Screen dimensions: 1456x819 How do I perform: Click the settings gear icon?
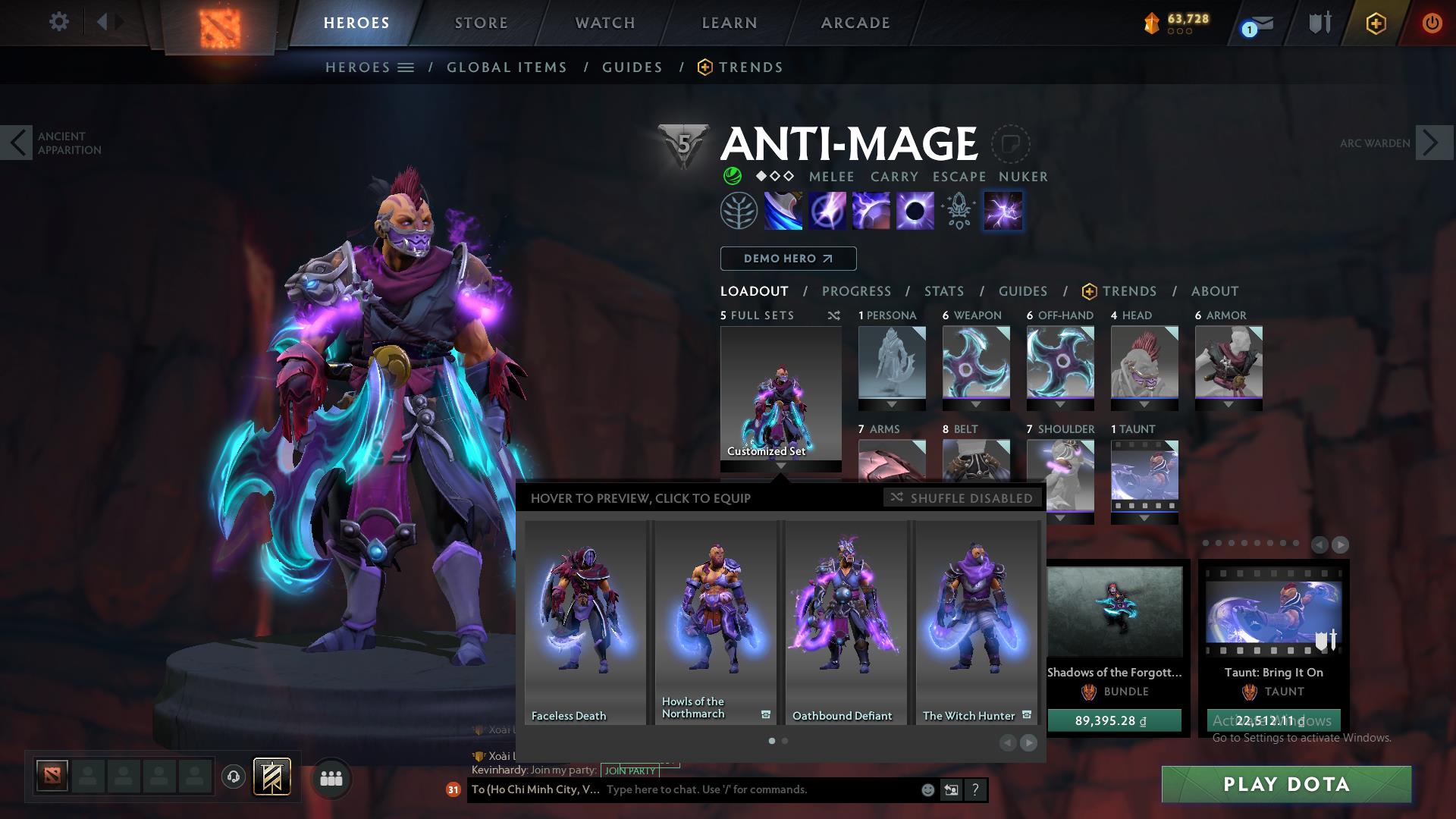click(x=59, y=22)
